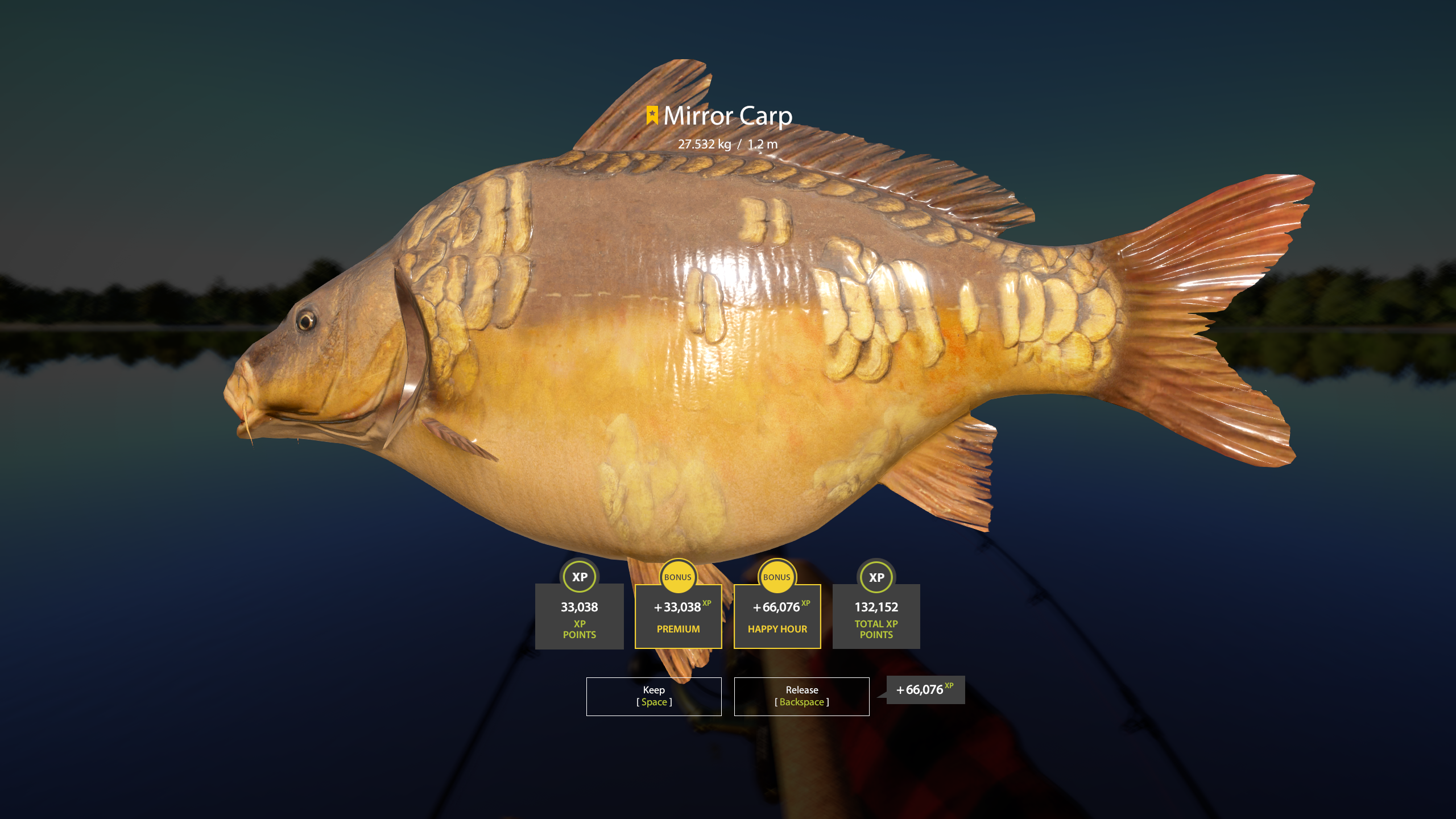Select the XP icon above Total XP Points

(876, 577)
